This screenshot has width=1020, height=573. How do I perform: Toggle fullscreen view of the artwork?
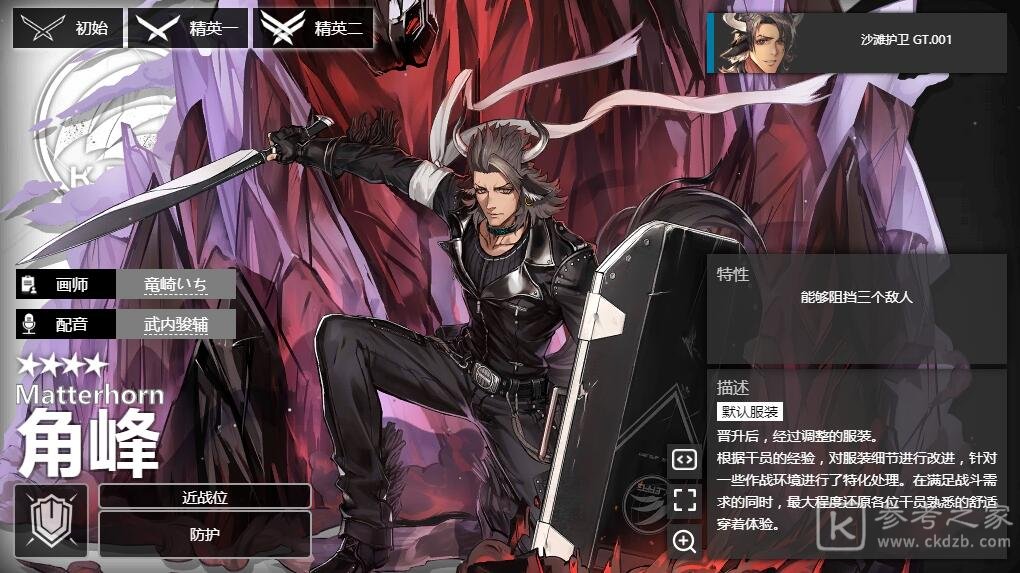[684, 500]
